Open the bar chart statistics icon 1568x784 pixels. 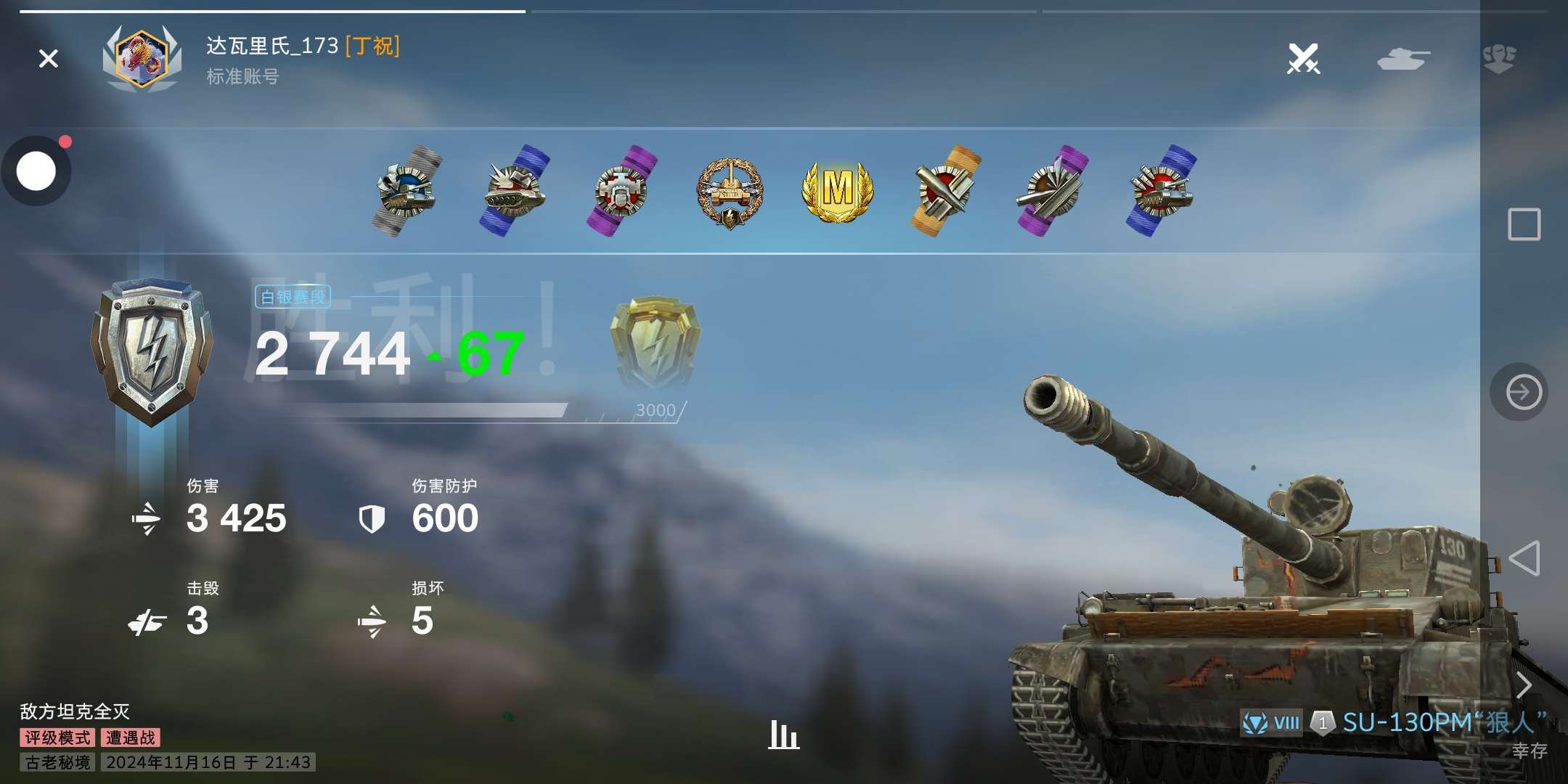click(783, 735)
